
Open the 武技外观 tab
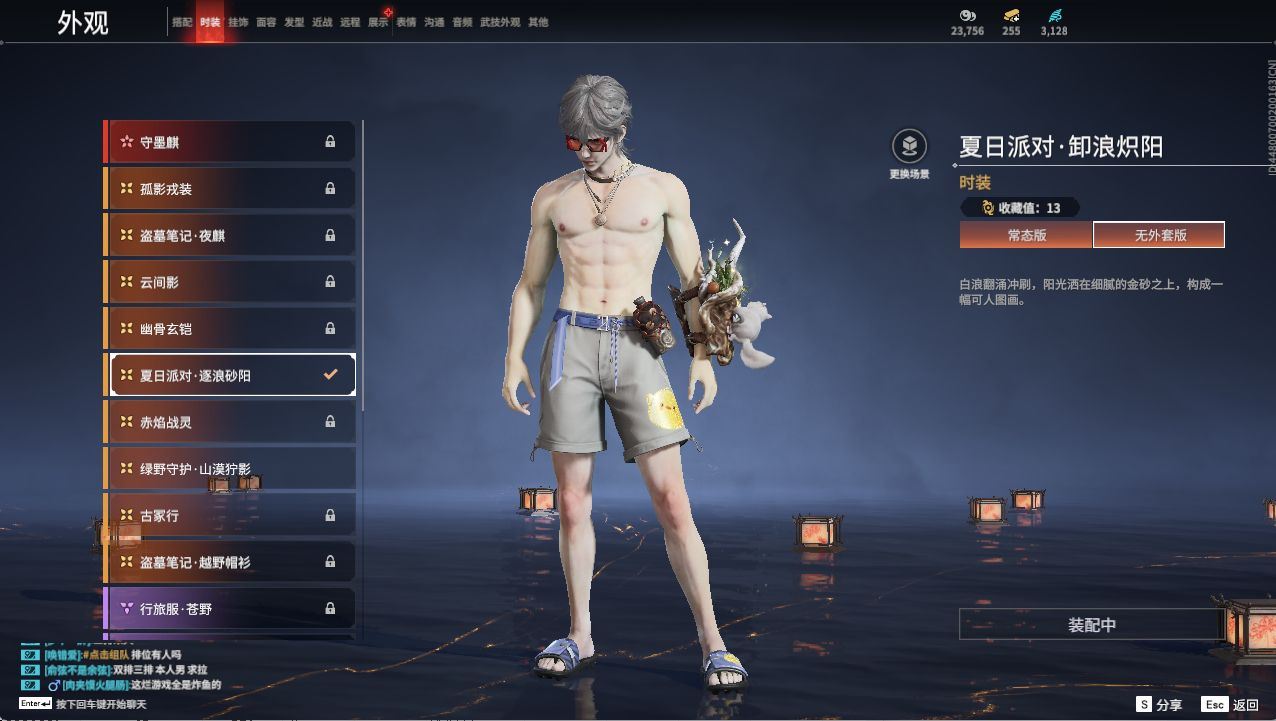pyautogui.click(x=500, y=22)
